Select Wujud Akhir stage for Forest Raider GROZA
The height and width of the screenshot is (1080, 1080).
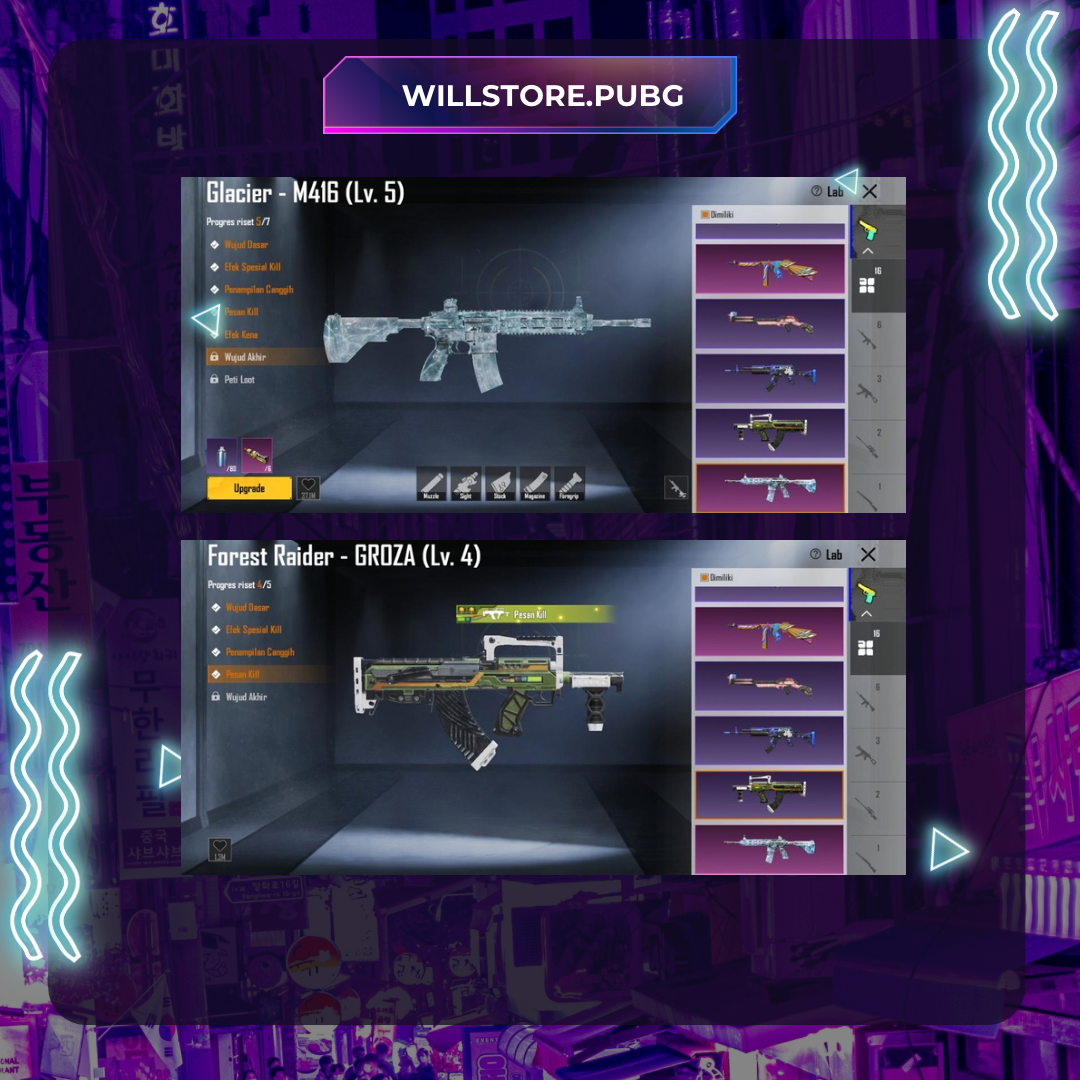coord(245,697)
